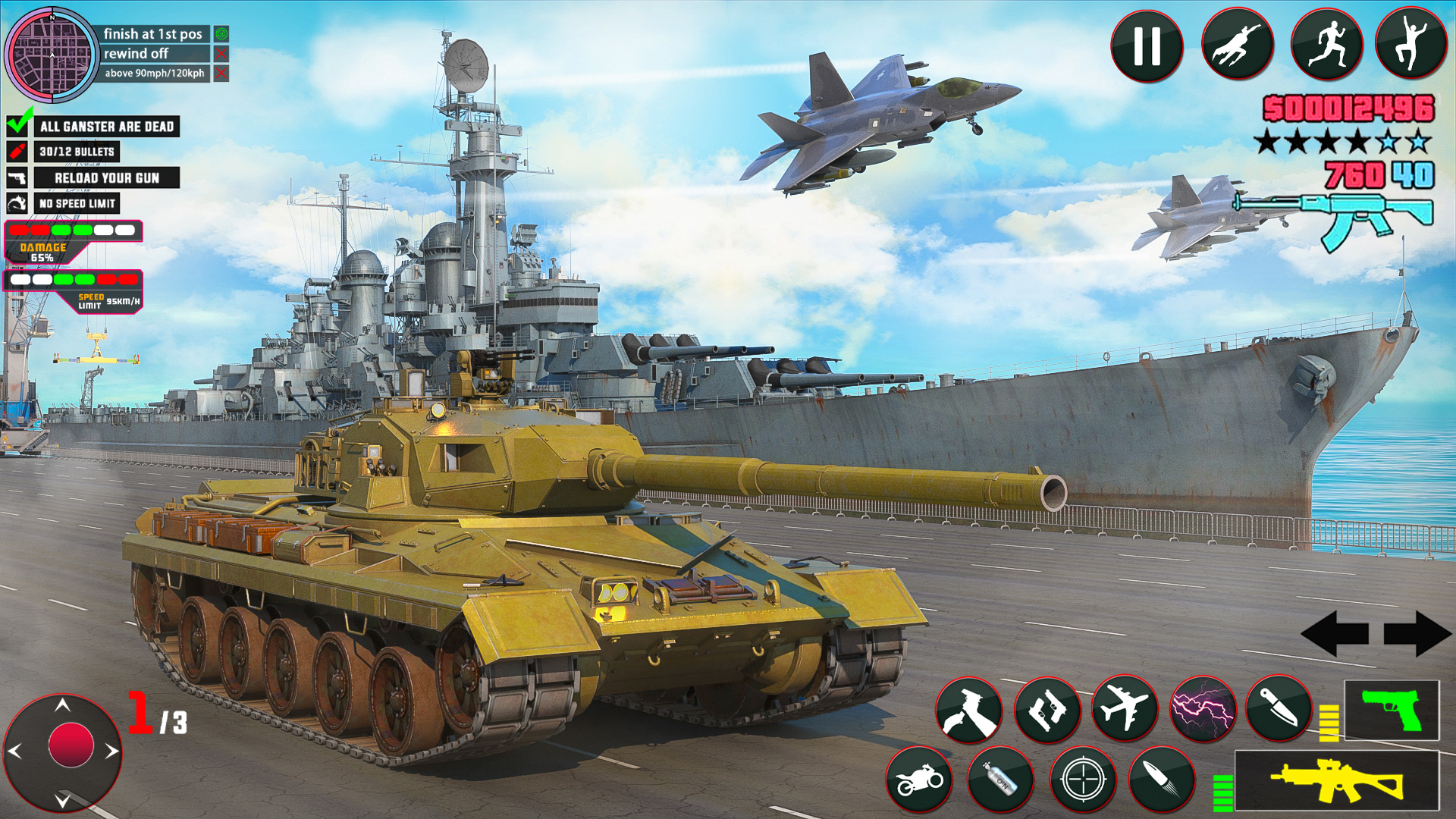
Task: Activate the purple lightning power icon
Action: coord(1204,709)
